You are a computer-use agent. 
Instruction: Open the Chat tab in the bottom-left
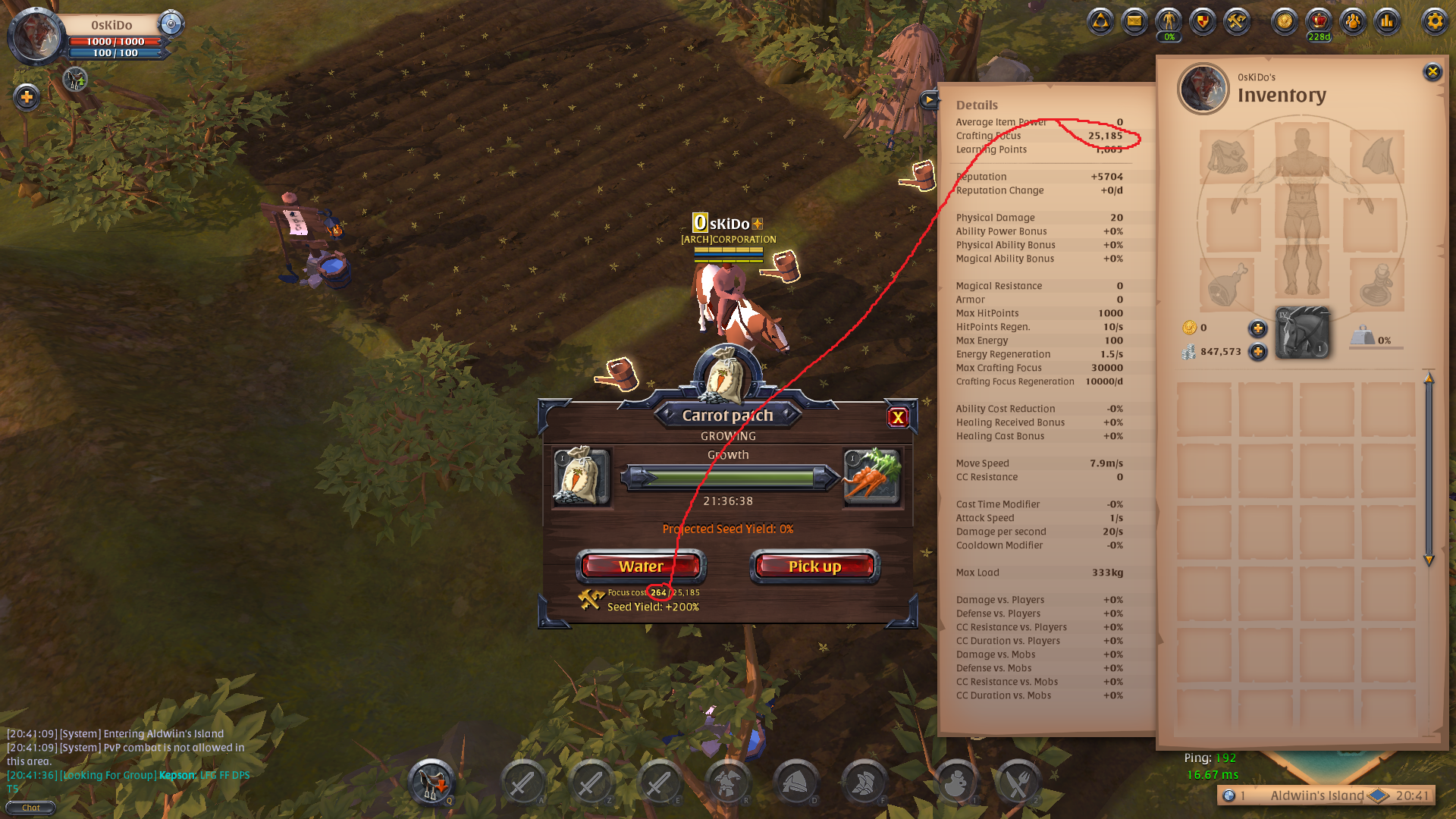pyautogui.click(x=30, y=808)
